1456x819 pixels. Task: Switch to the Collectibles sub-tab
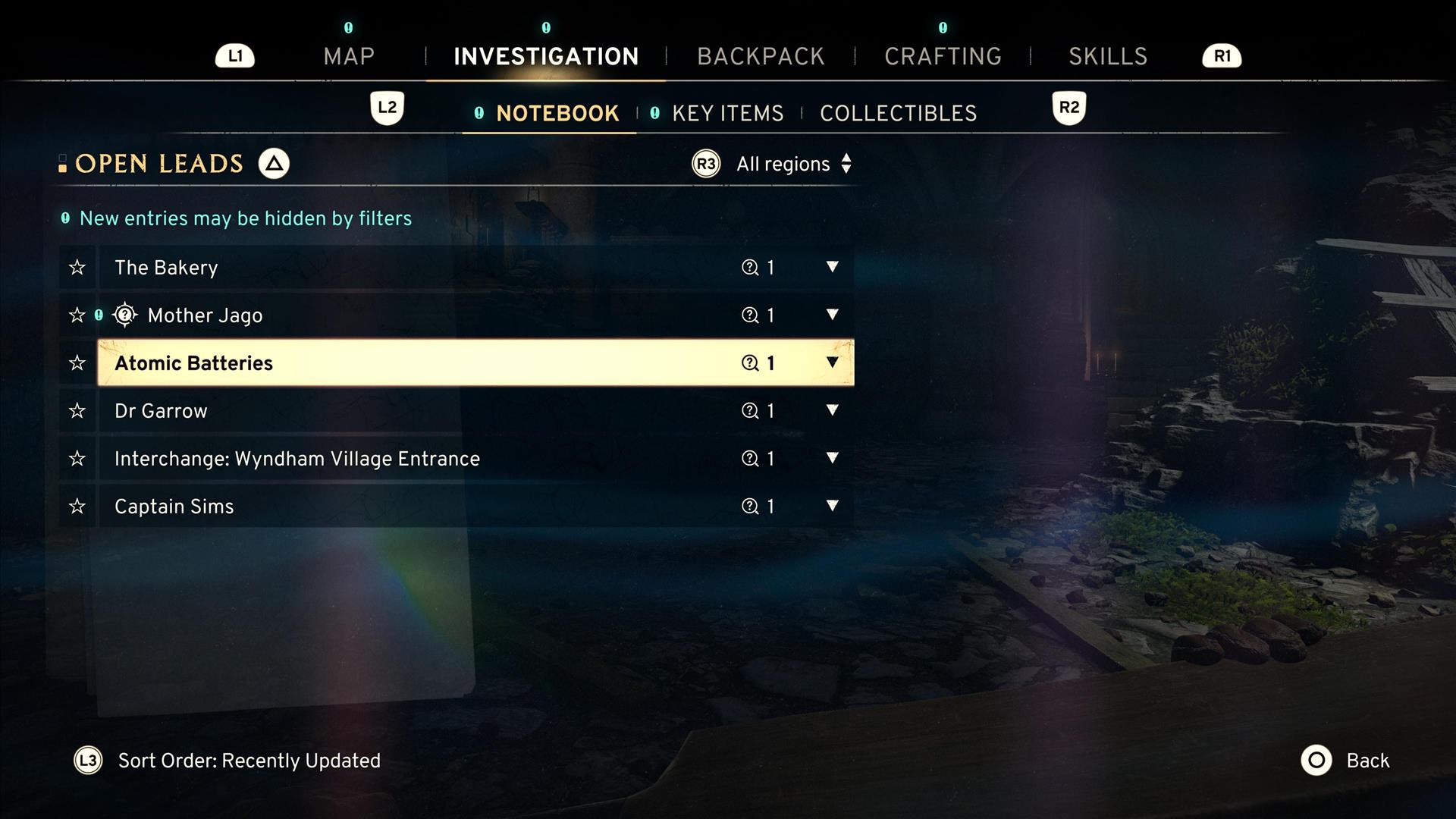tap(898, 114)
